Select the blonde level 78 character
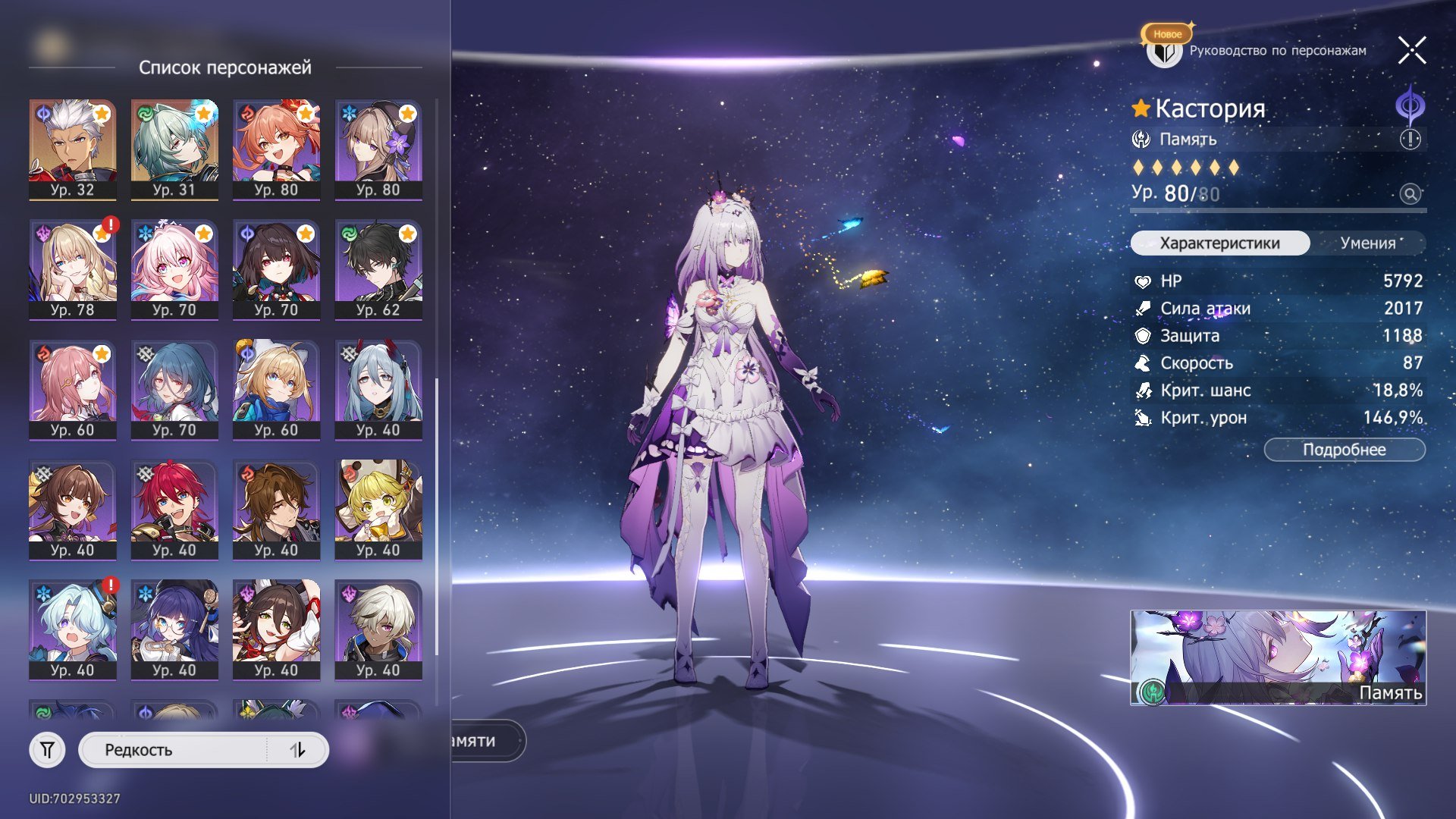The height and width of the screenshot is (819, 1456). pos(73,269)
